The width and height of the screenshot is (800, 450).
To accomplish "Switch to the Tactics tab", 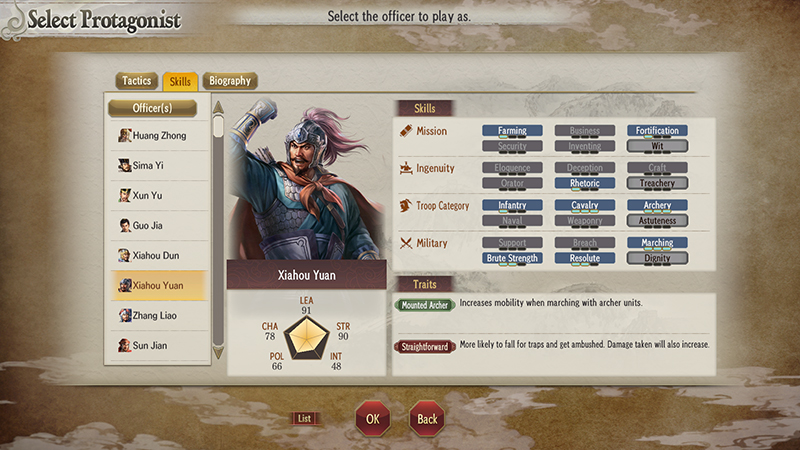I will point(136,81).
